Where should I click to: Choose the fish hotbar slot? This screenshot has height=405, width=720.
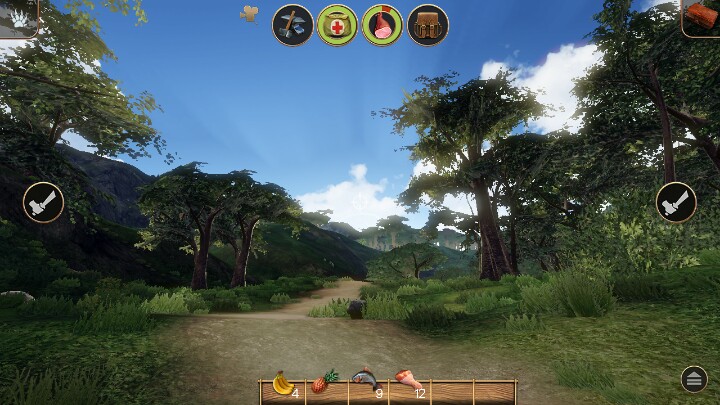click(367, 383)
